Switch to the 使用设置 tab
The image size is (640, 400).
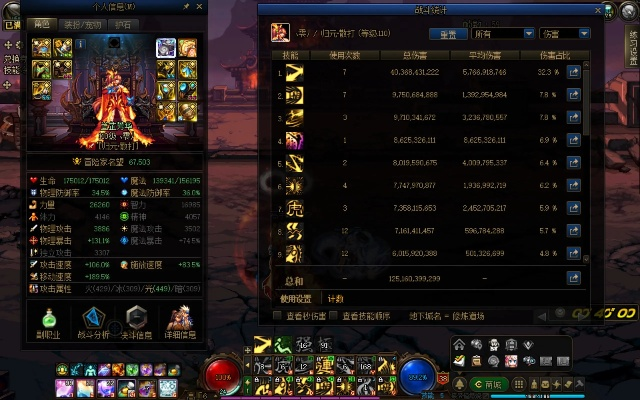point(296,298)
